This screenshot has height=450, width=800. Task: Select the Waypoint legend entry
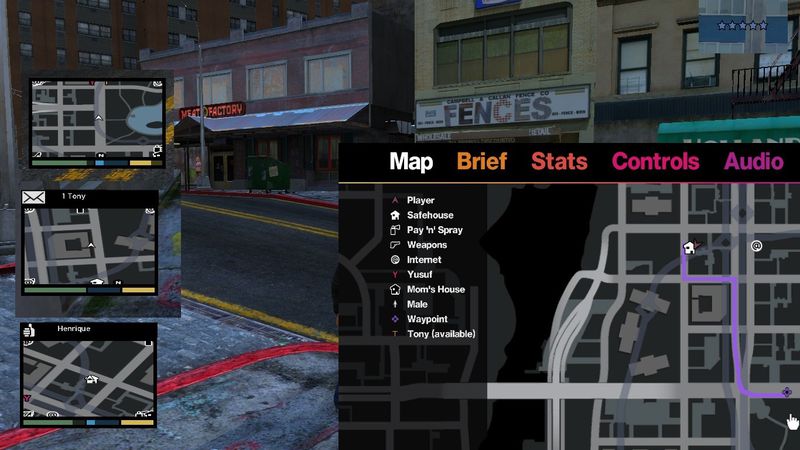[426, 319]
